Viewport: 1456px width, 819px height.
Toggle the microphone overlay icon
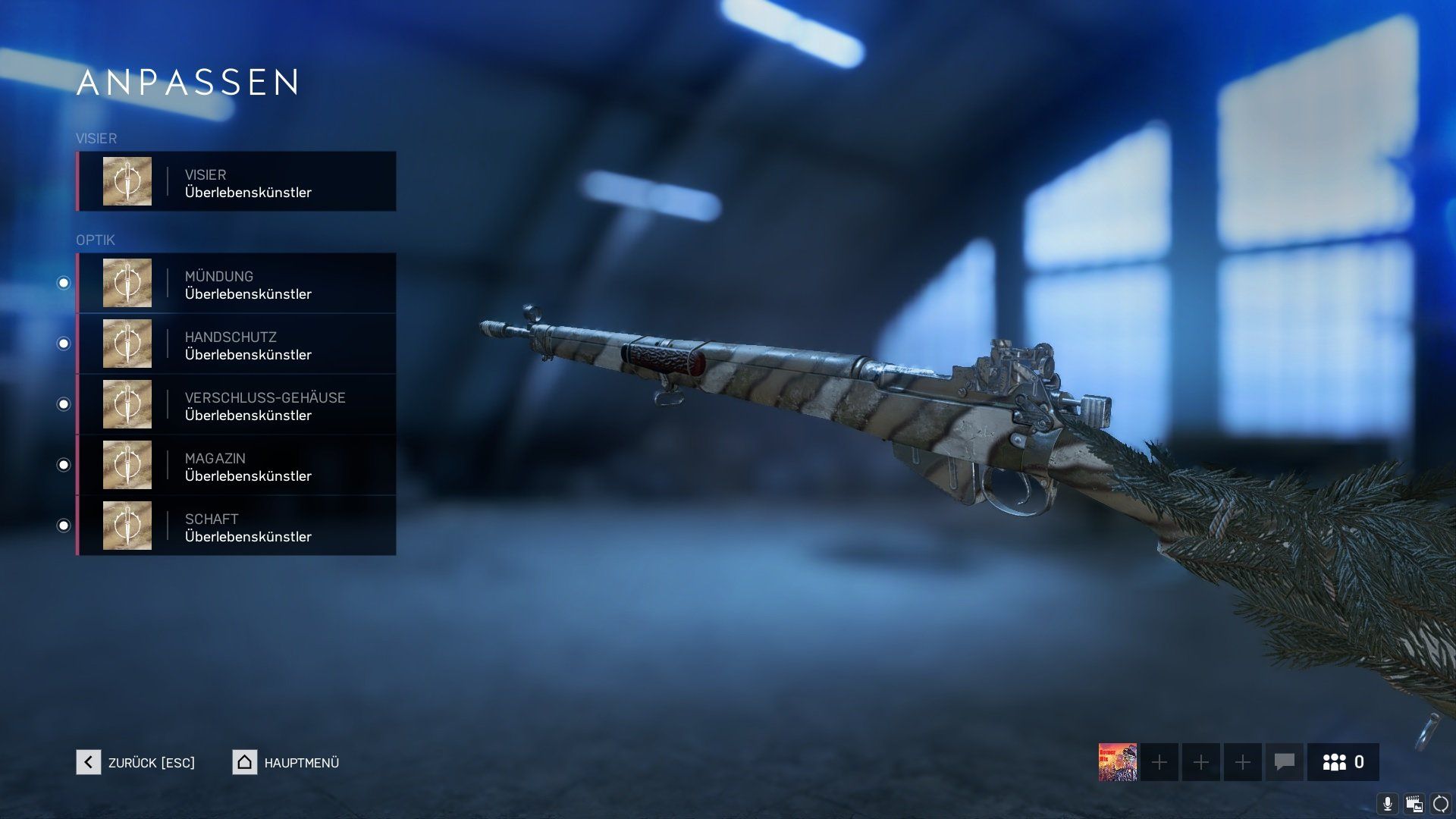[1388, 804]
